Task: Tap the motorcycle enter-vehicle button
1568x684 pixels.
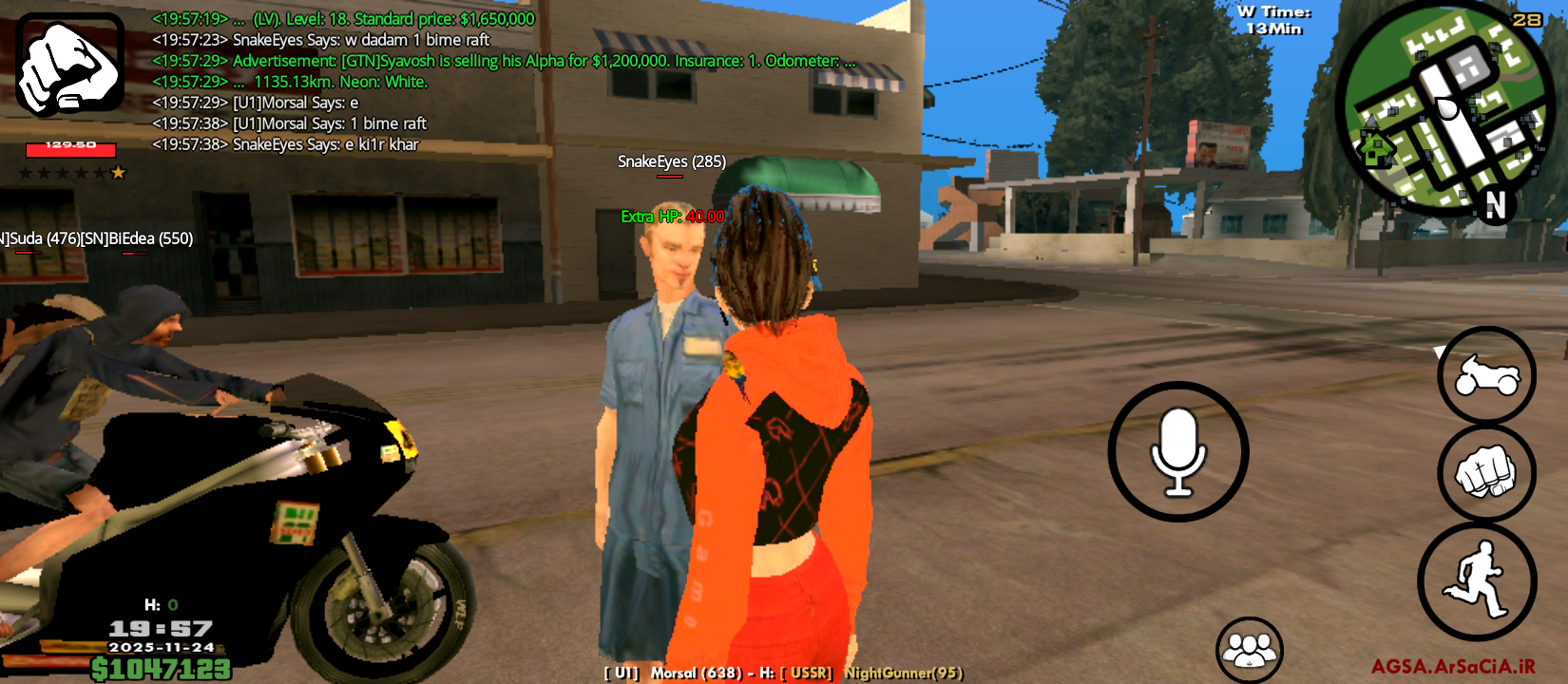Action: (1486, 375)
